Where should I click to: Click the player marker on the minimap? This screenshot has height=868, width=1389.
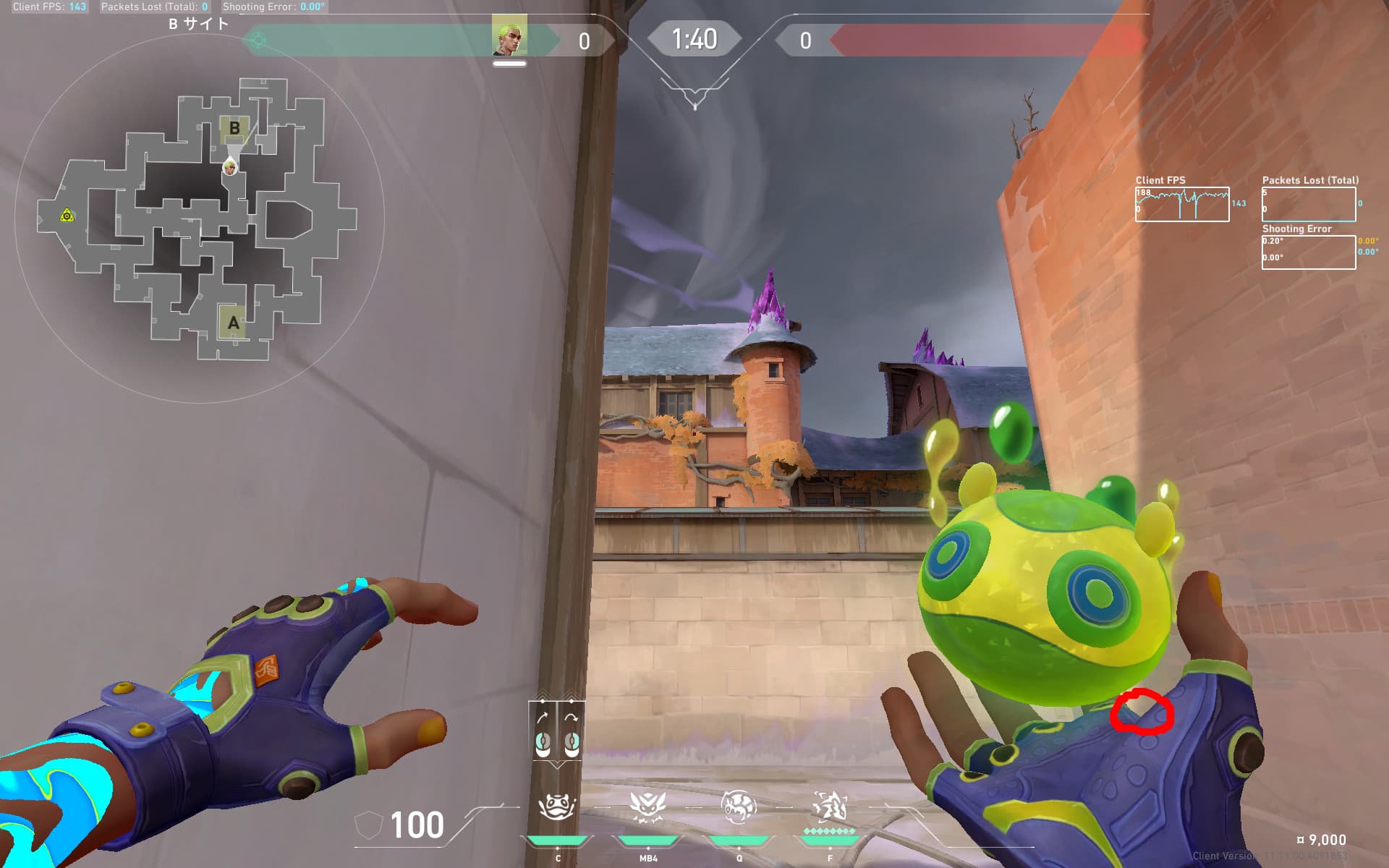[x=230, y=168]
